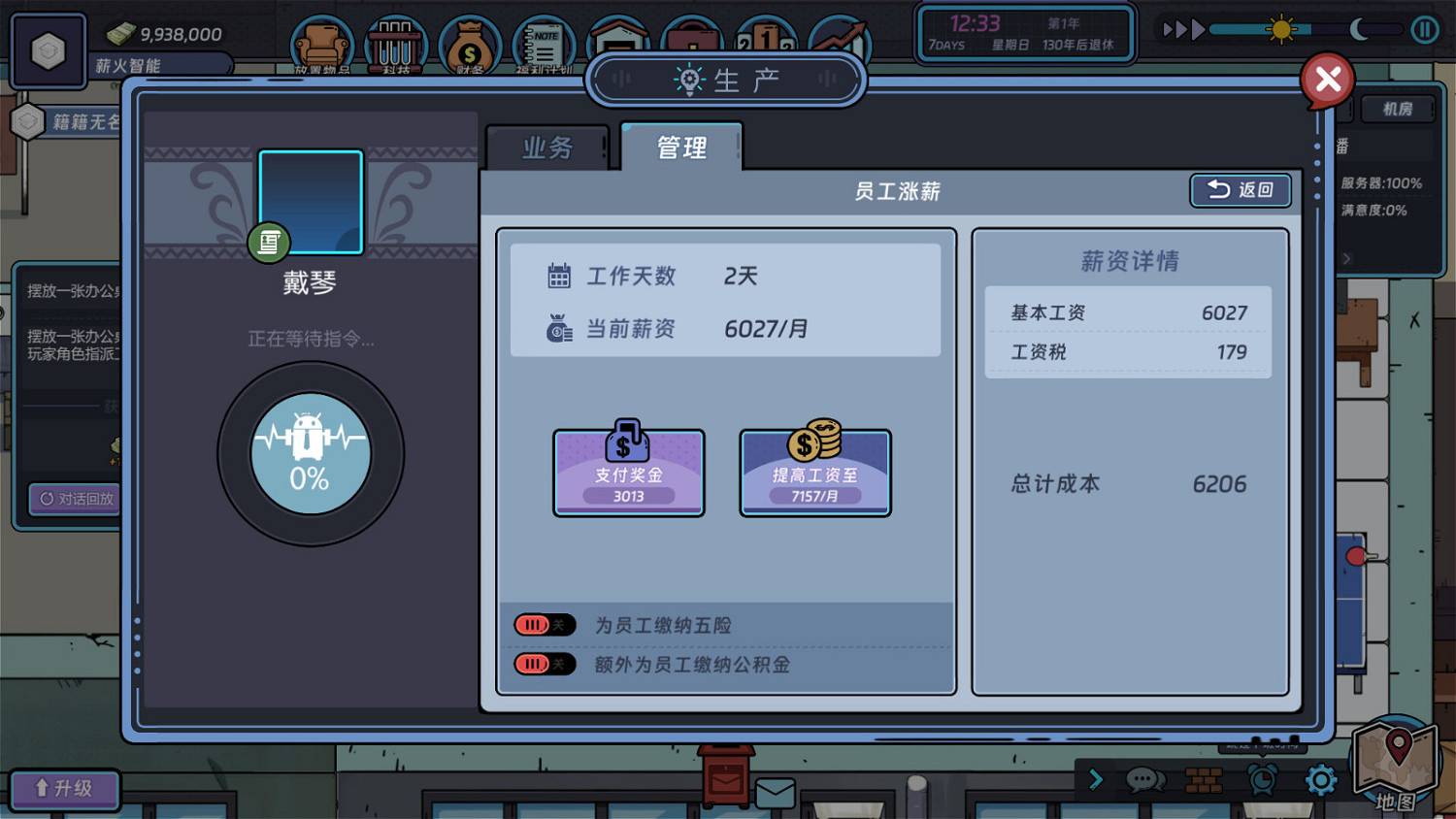Raise salary with the 提高工资至 7157/月 button
Viewport: 1456px width, 819px height.
[814, 473]
